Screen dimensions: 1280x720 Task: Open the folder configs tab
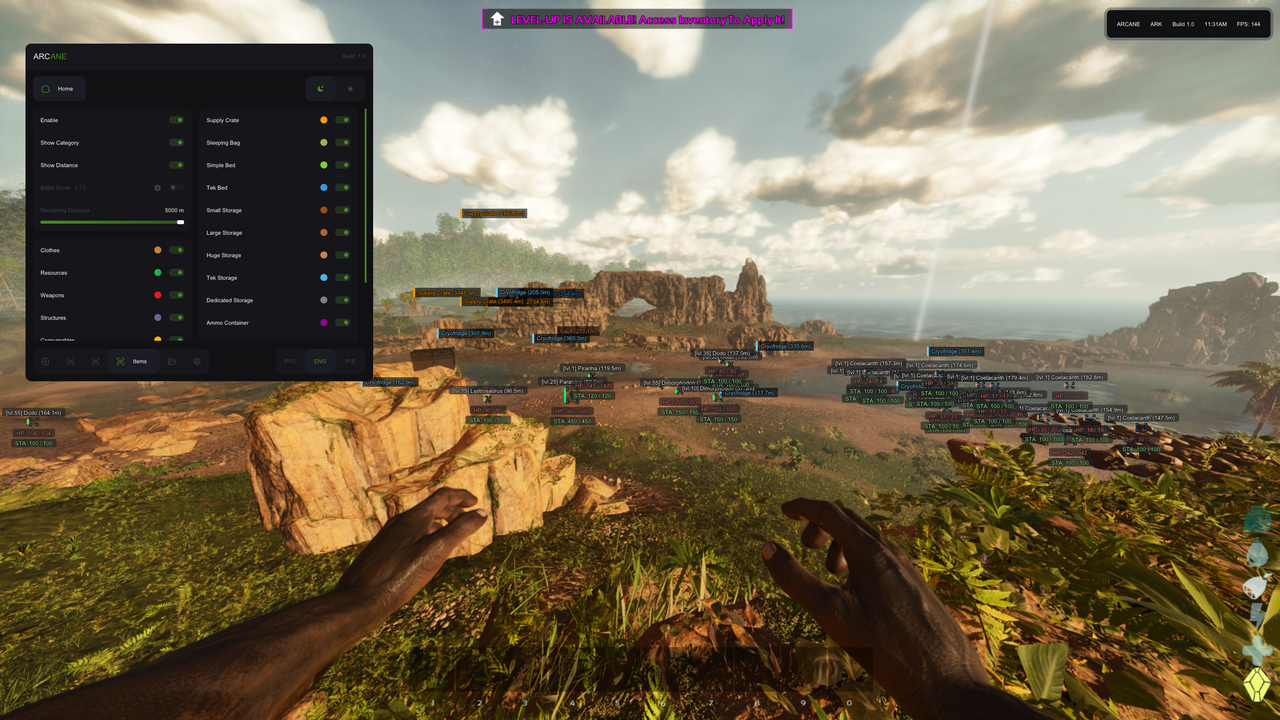[x=172, y=361]
